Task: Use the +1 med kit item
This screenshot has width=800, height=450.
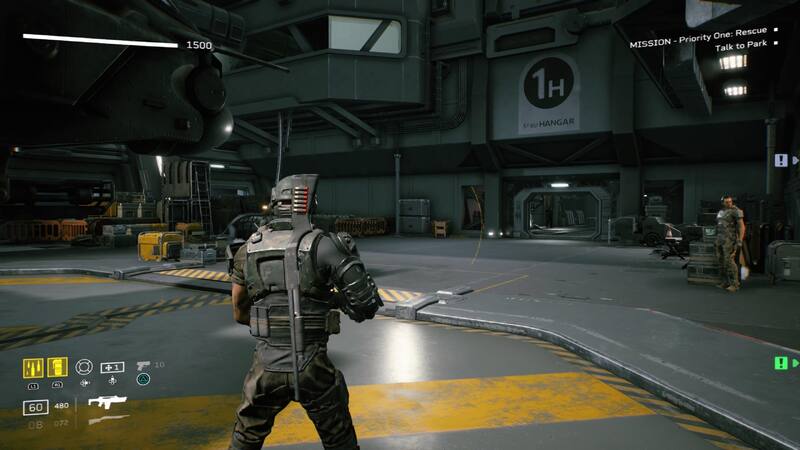Action: [x=113, y=367]
